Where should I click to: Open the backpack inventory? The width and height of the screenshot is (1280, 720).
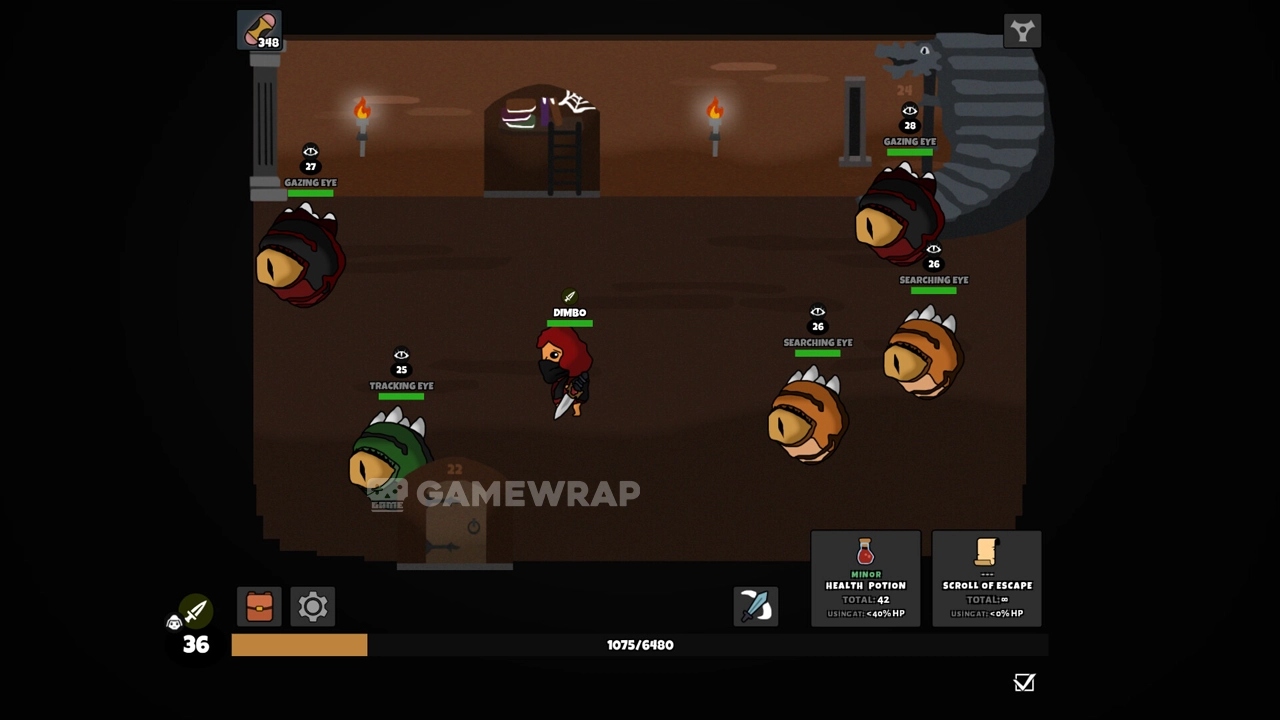(x=259, y=607)
